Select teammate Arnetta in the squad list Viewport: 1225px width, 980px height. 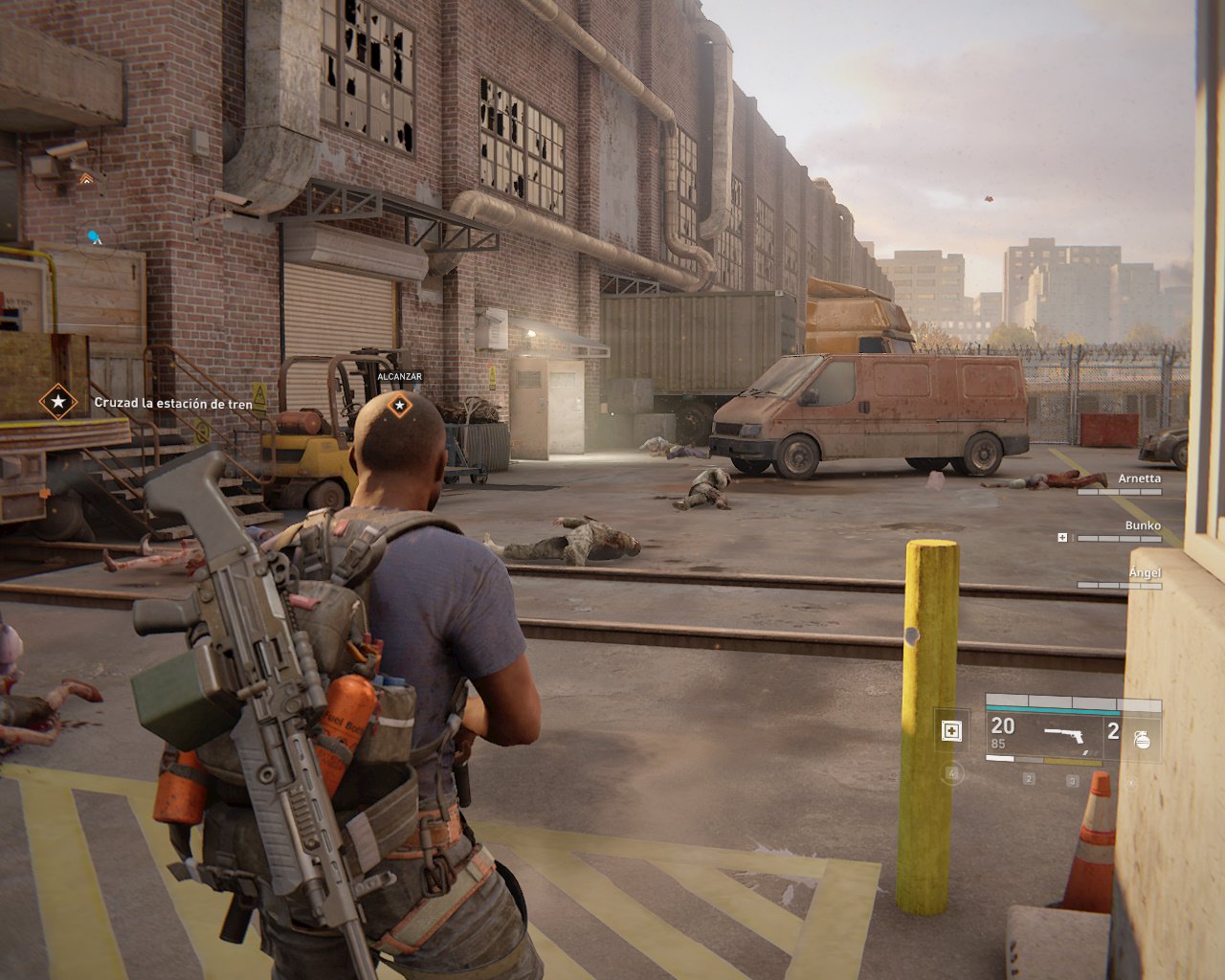point(1138,479)
